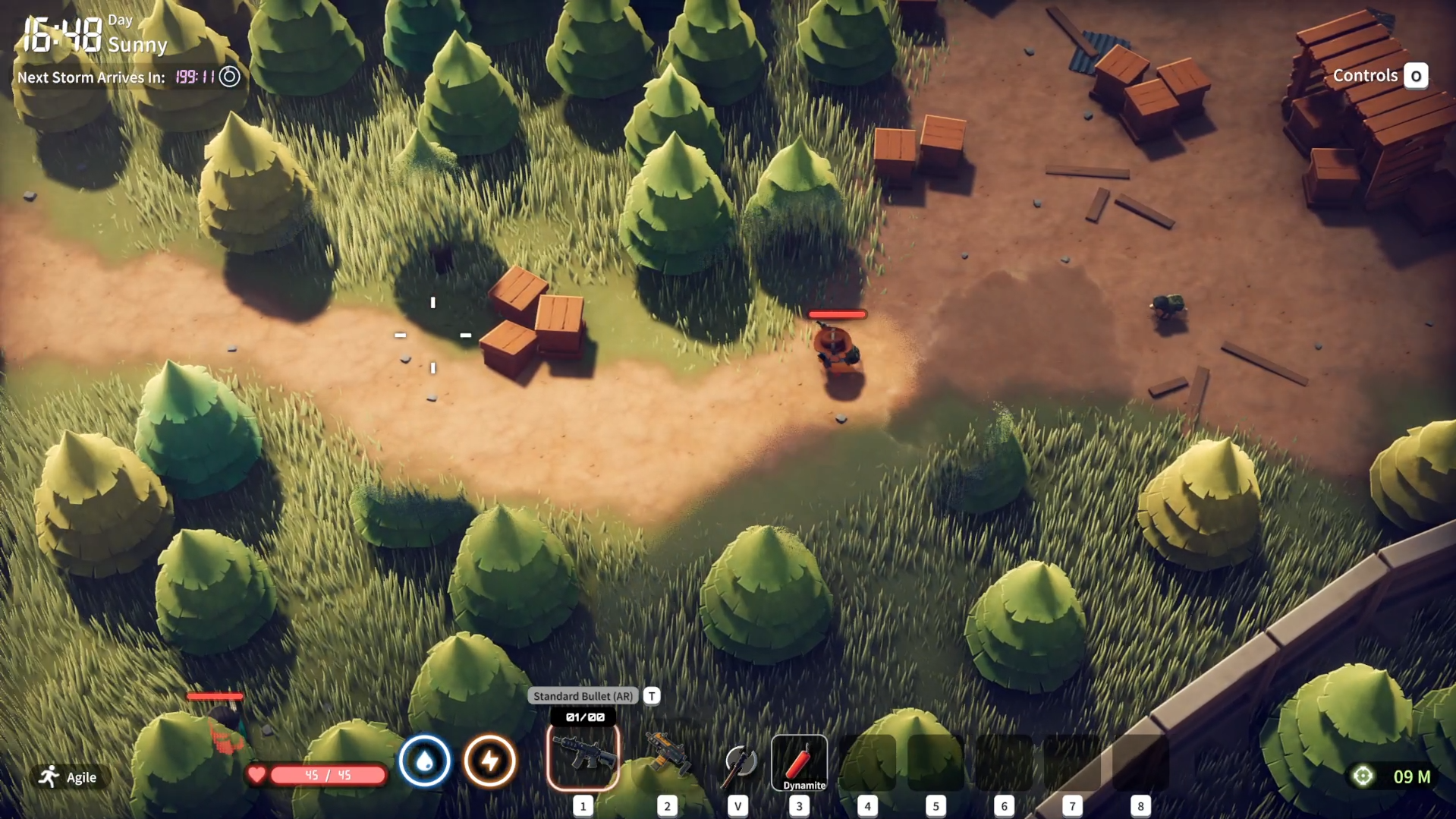Select the AR rifle in slot 1

(x=583, y=757)
